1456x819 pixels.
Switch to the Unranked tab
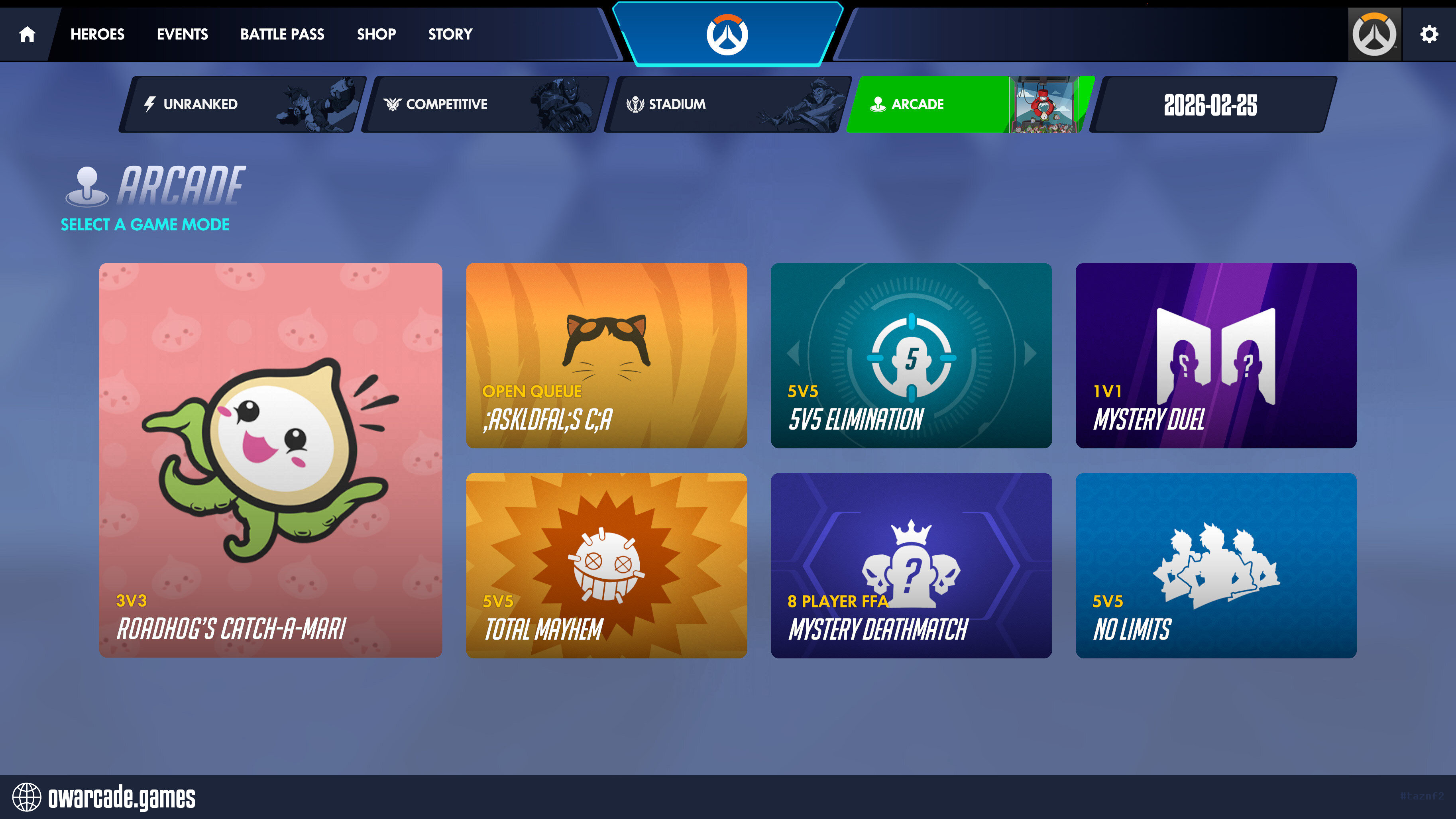click(x=243, y=104)
